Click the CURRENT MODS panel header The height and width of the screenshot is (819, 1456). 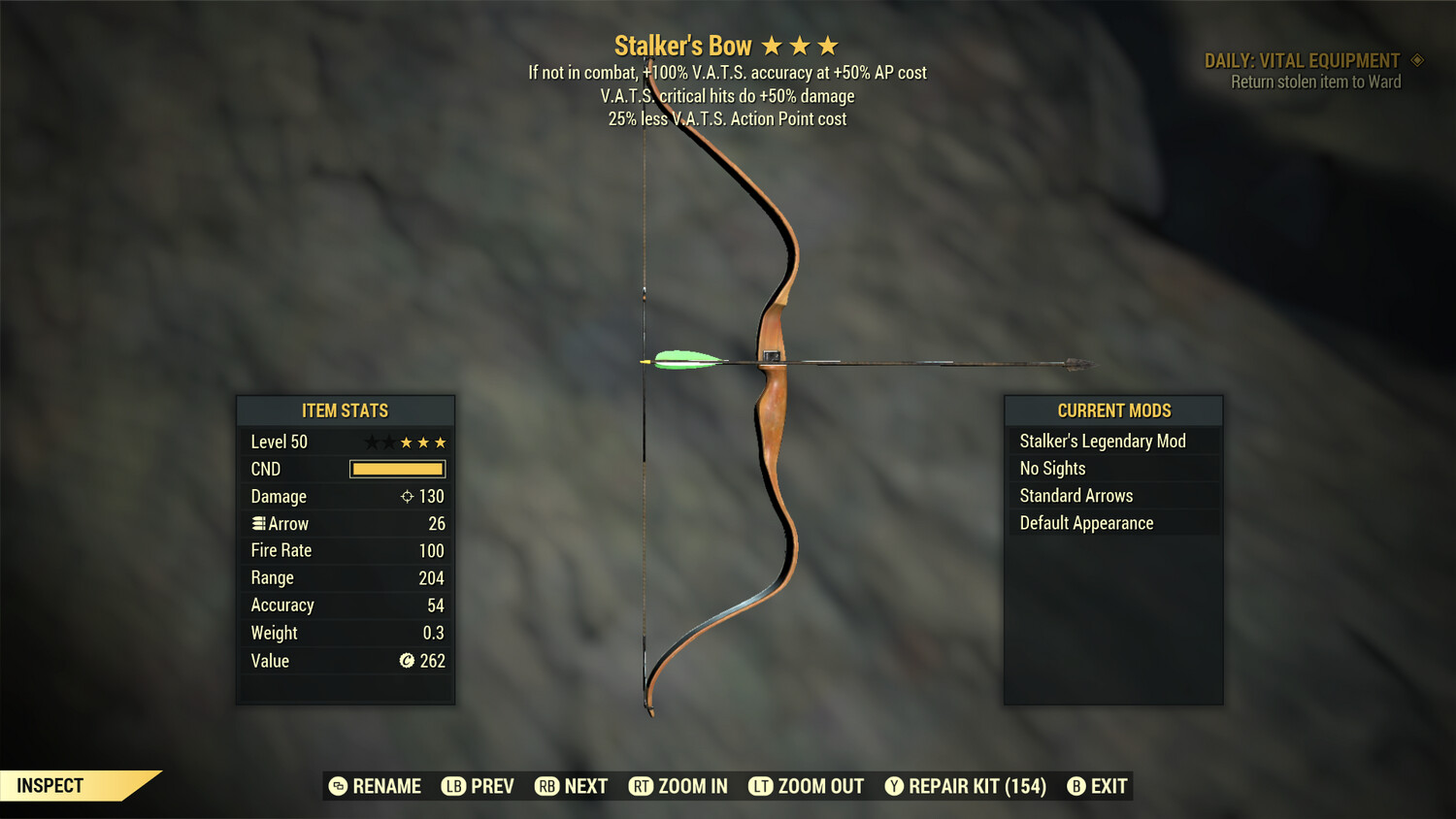(1112, 409)
